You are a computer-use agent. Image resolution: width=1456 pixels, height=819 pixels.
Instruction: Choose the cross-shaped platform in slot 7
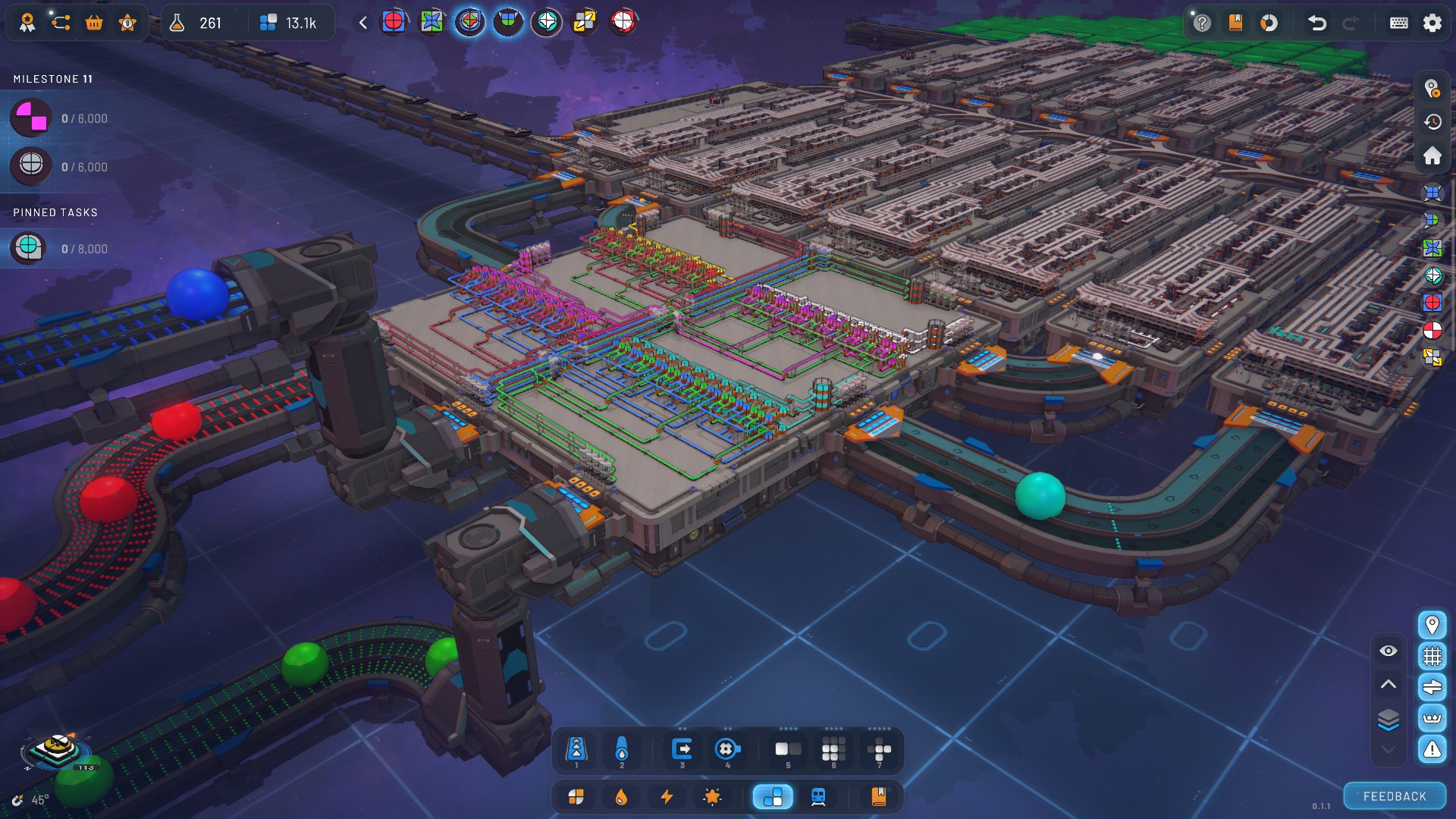coord(879,750)
